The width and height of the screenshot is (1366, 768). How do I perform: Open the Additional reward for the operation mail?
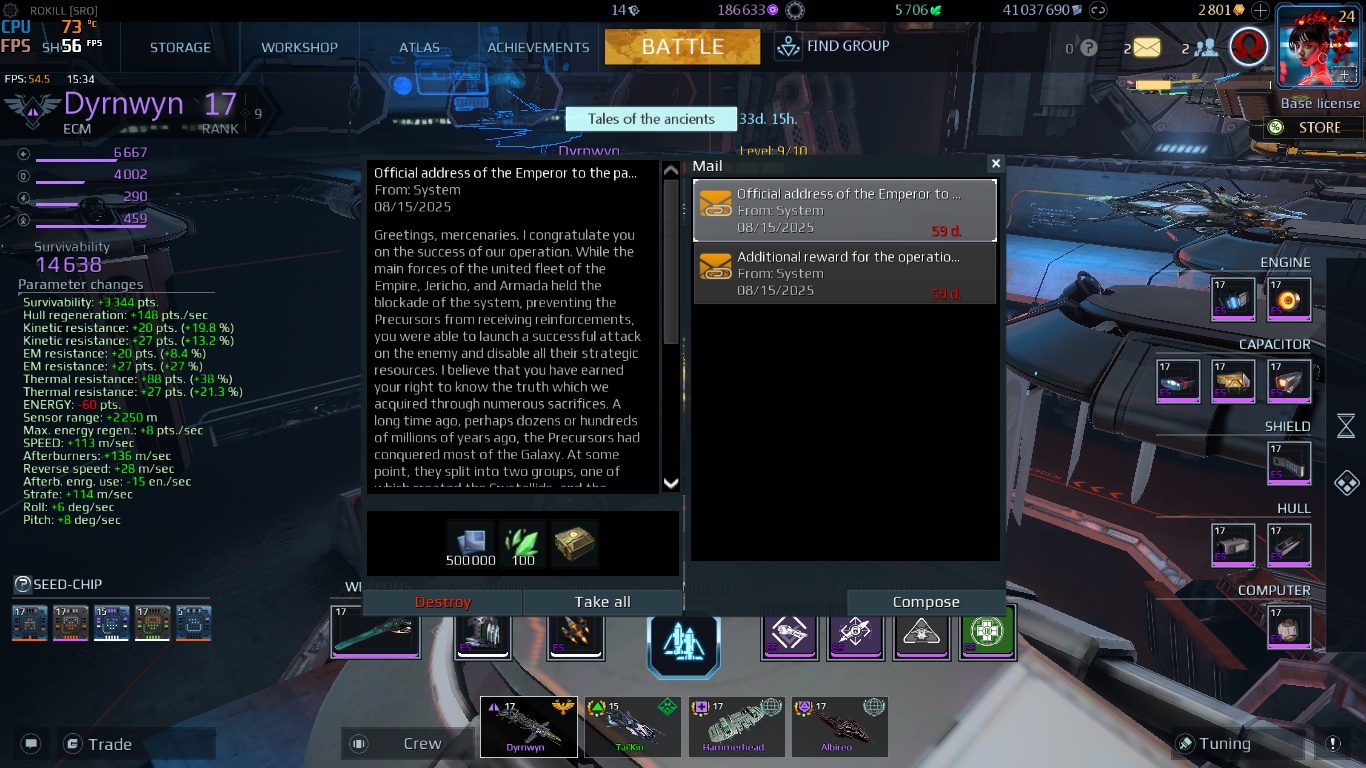845,273
